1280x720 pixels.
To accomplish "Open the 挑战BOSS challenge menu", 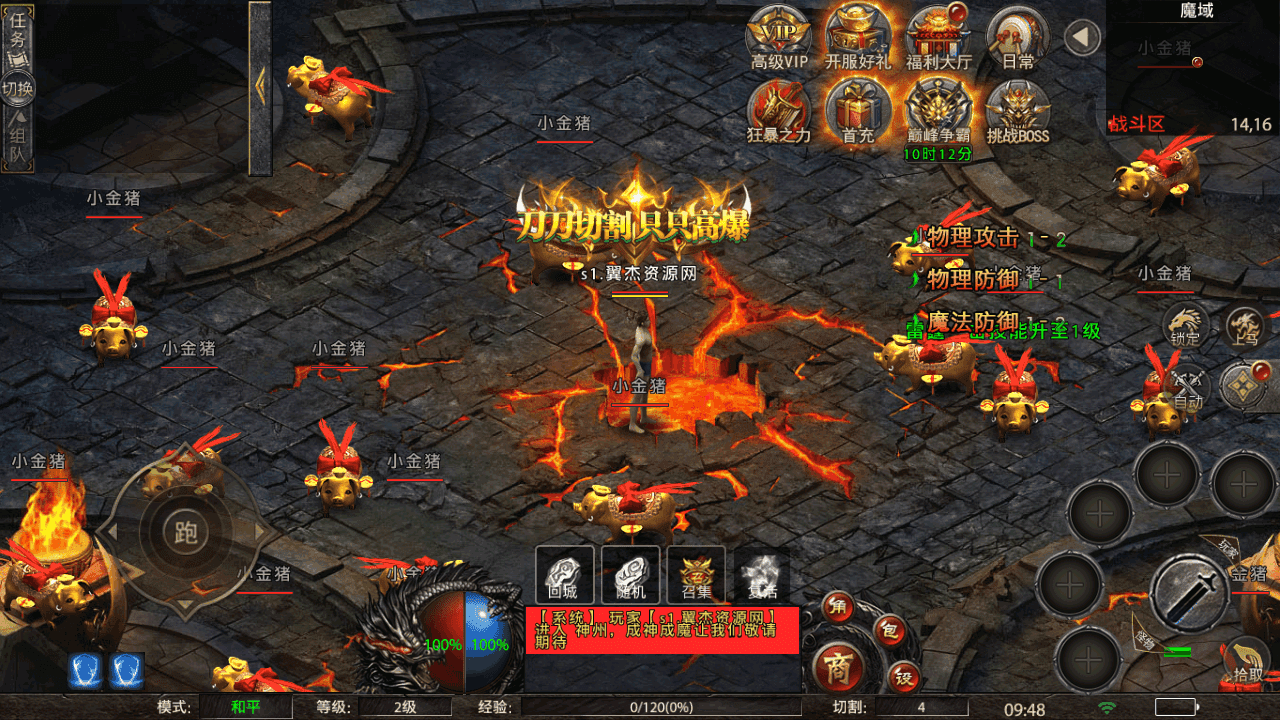I will pyautogui.click(x=1017, y=108).
